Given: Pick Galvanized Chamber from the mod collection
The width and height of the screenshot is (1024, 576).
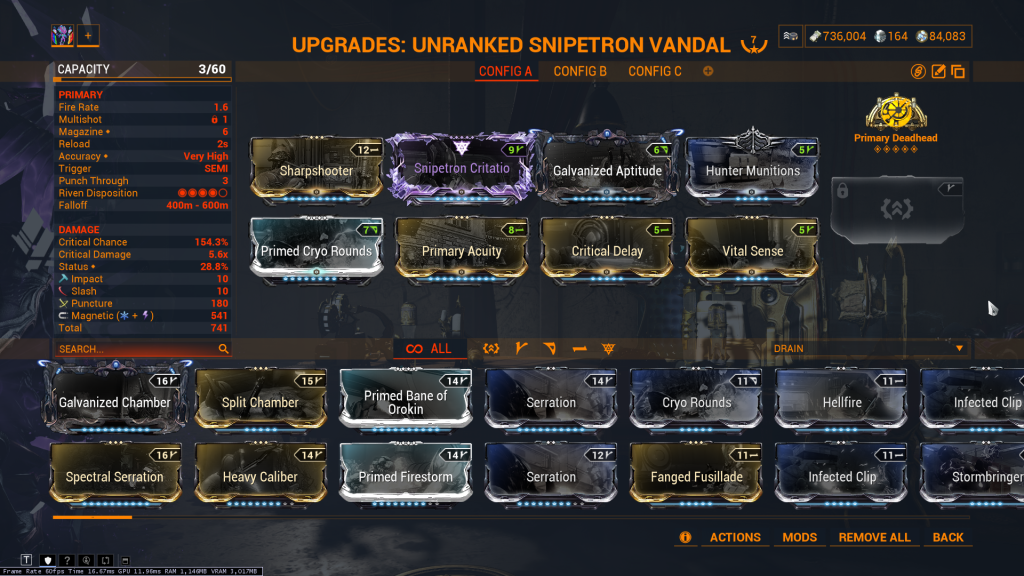Looking at the screenshot, I should pos(115,400).
